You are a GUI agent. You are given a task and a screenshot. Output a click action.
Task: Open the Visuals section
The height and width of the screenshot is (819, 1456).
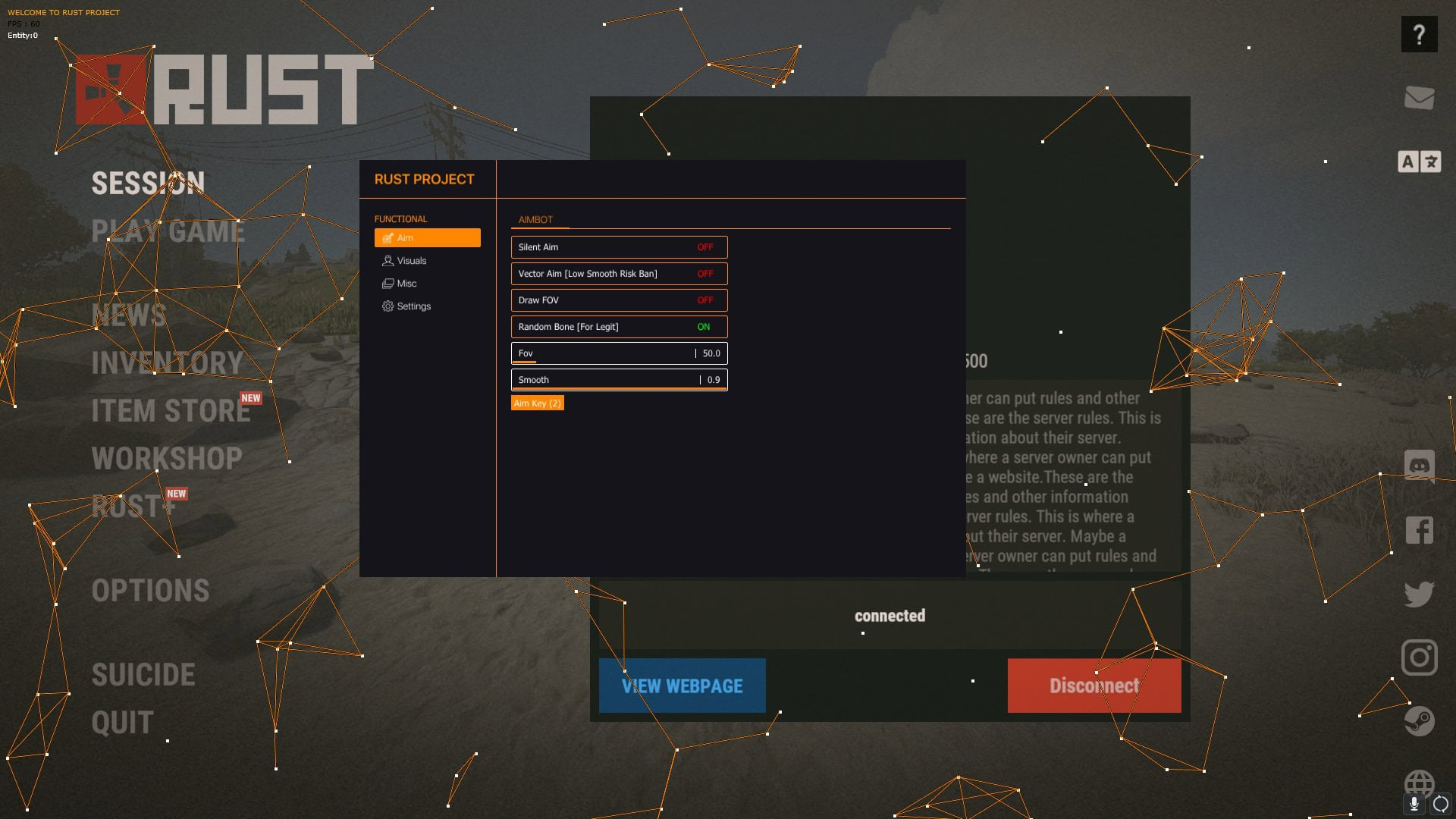pyautogui.click(x=411, y=261)
